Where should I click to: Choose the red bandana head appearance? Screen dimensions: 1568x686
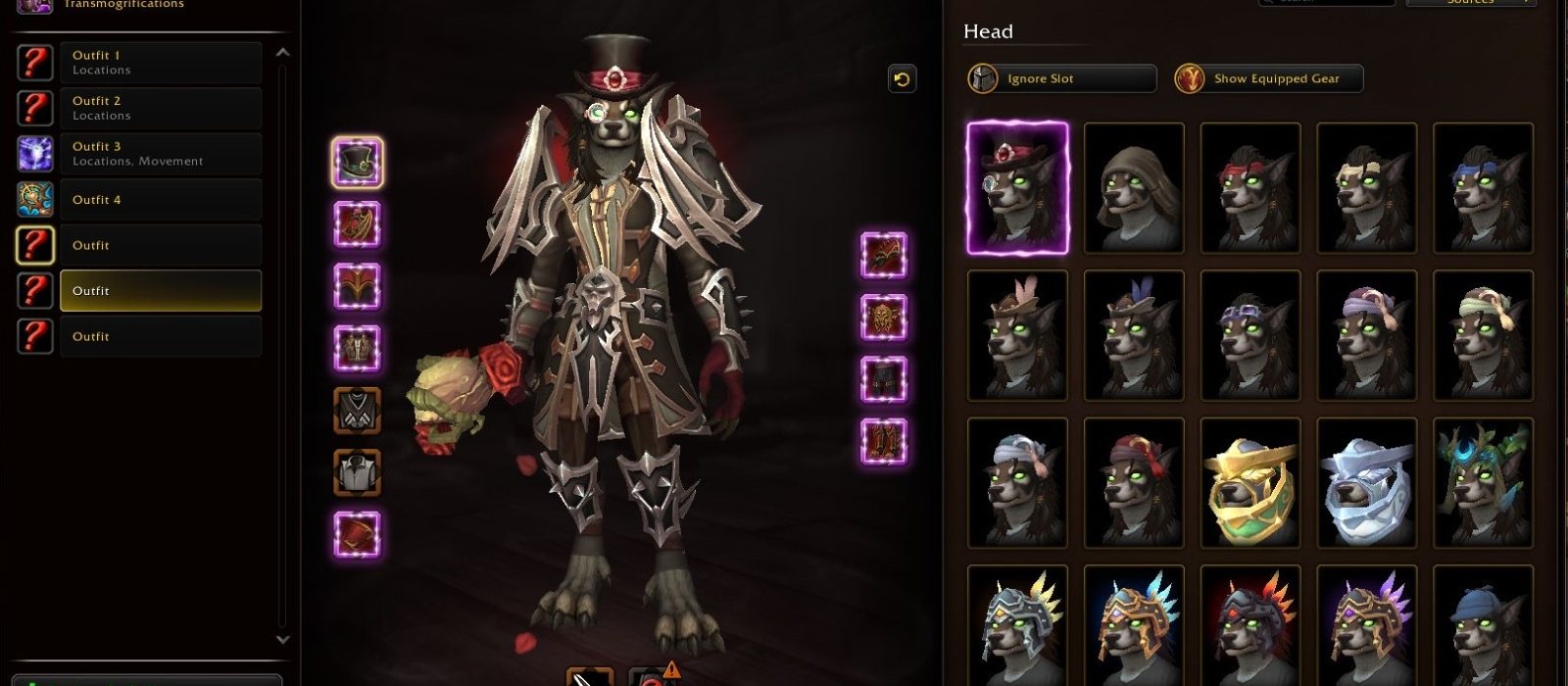(1250, 188)
